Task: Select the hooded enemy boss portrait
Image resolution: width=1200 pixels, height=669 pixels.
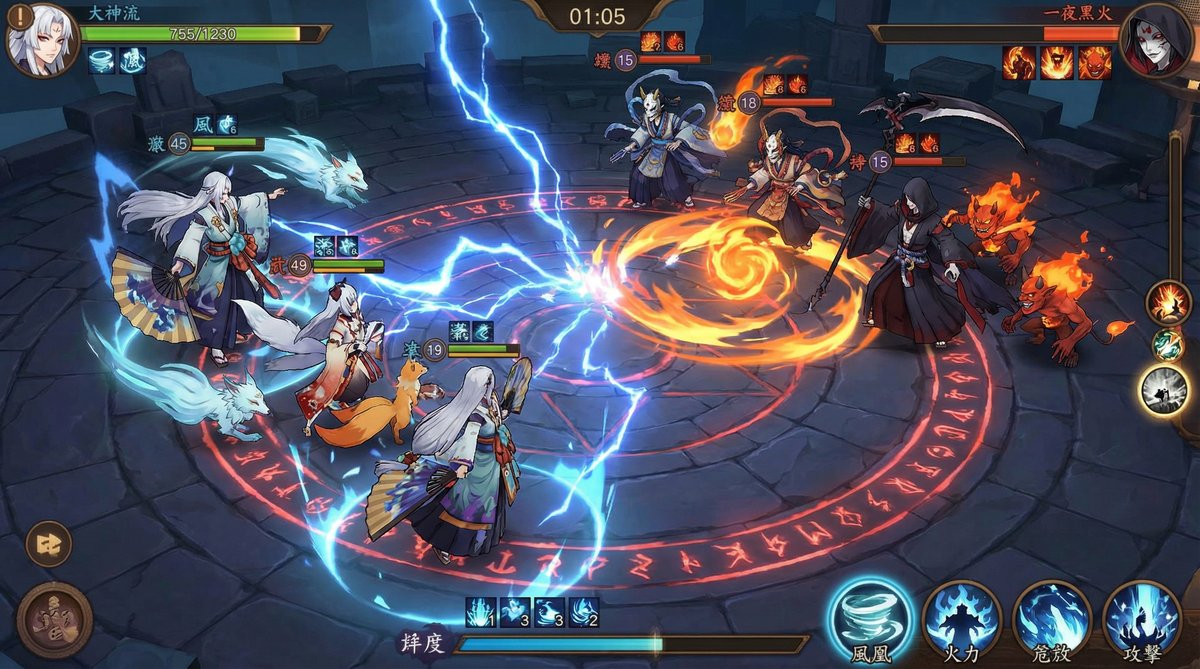Action: click(1155, 40)
